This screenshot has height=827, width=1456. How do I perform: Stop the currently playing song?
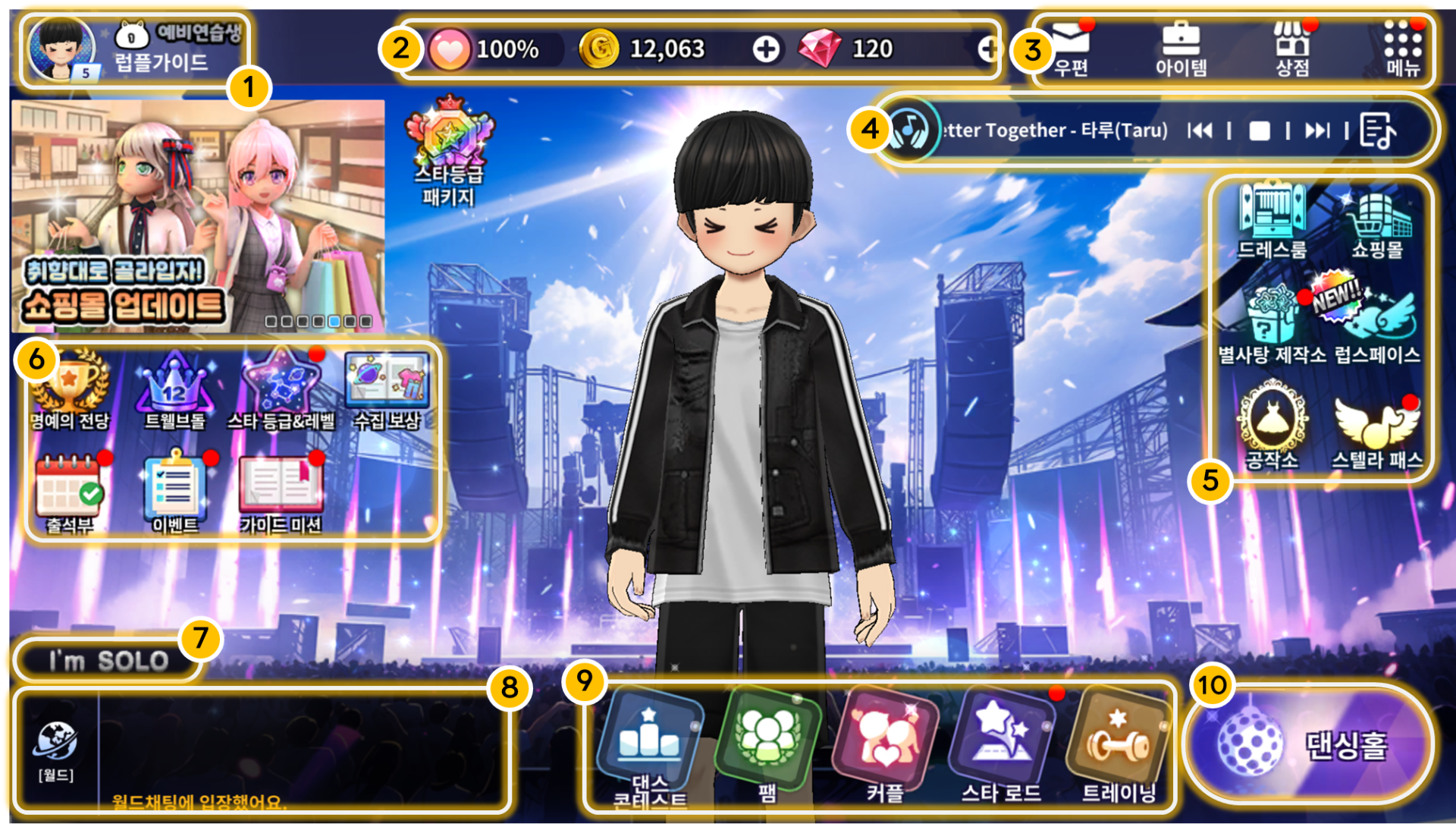point(1260,131)
